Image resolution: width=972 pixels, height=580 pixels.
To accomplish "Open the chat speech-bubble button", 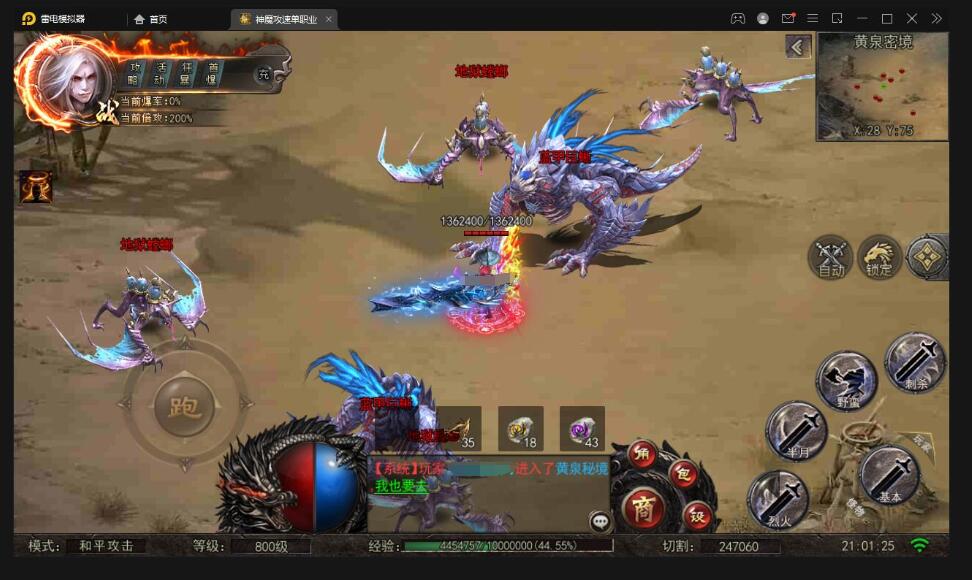I will tap(600, 520).
